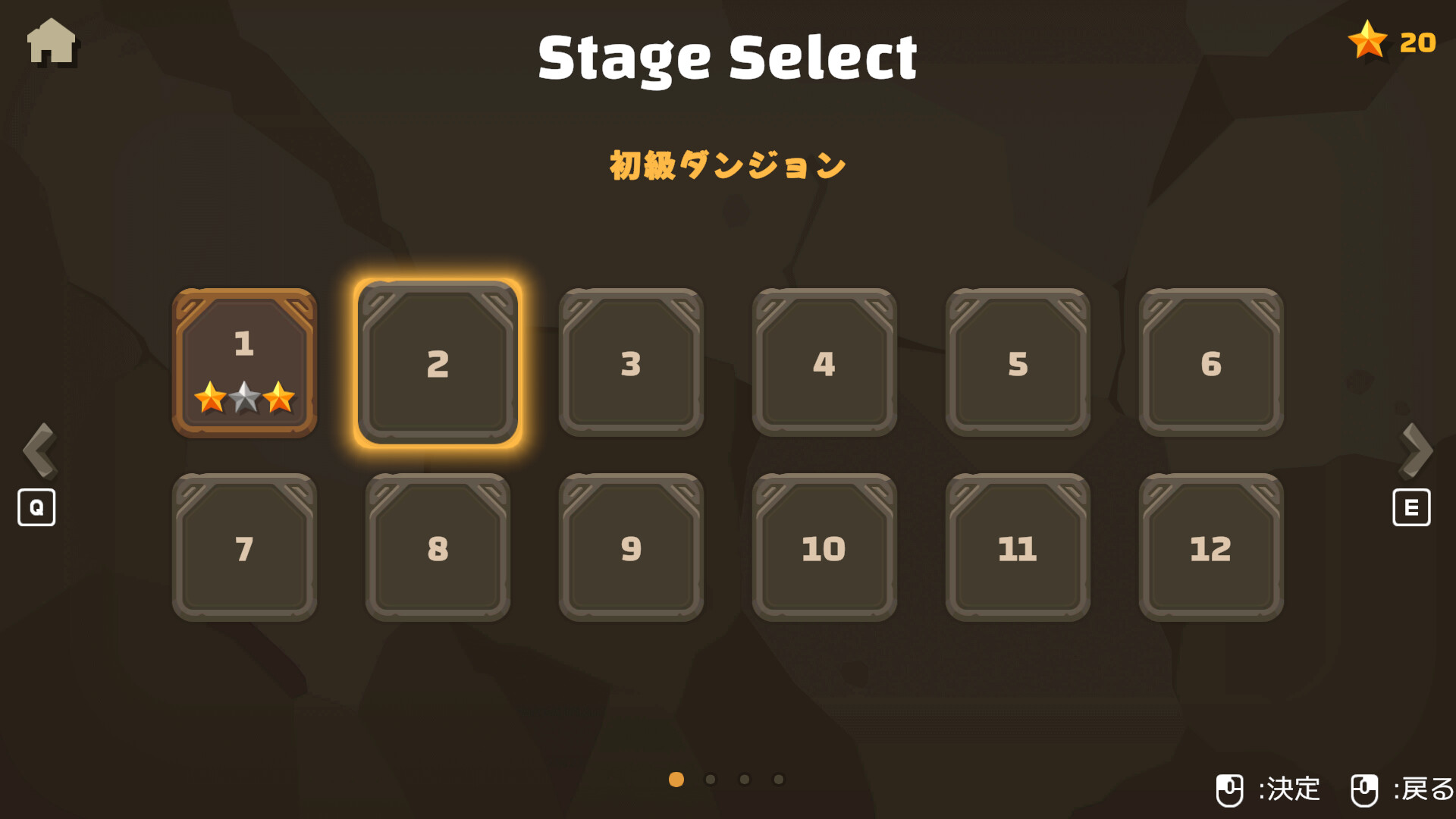Click the Stage Select heading
Screen dimensions: 1456x819
pos(727,57)
